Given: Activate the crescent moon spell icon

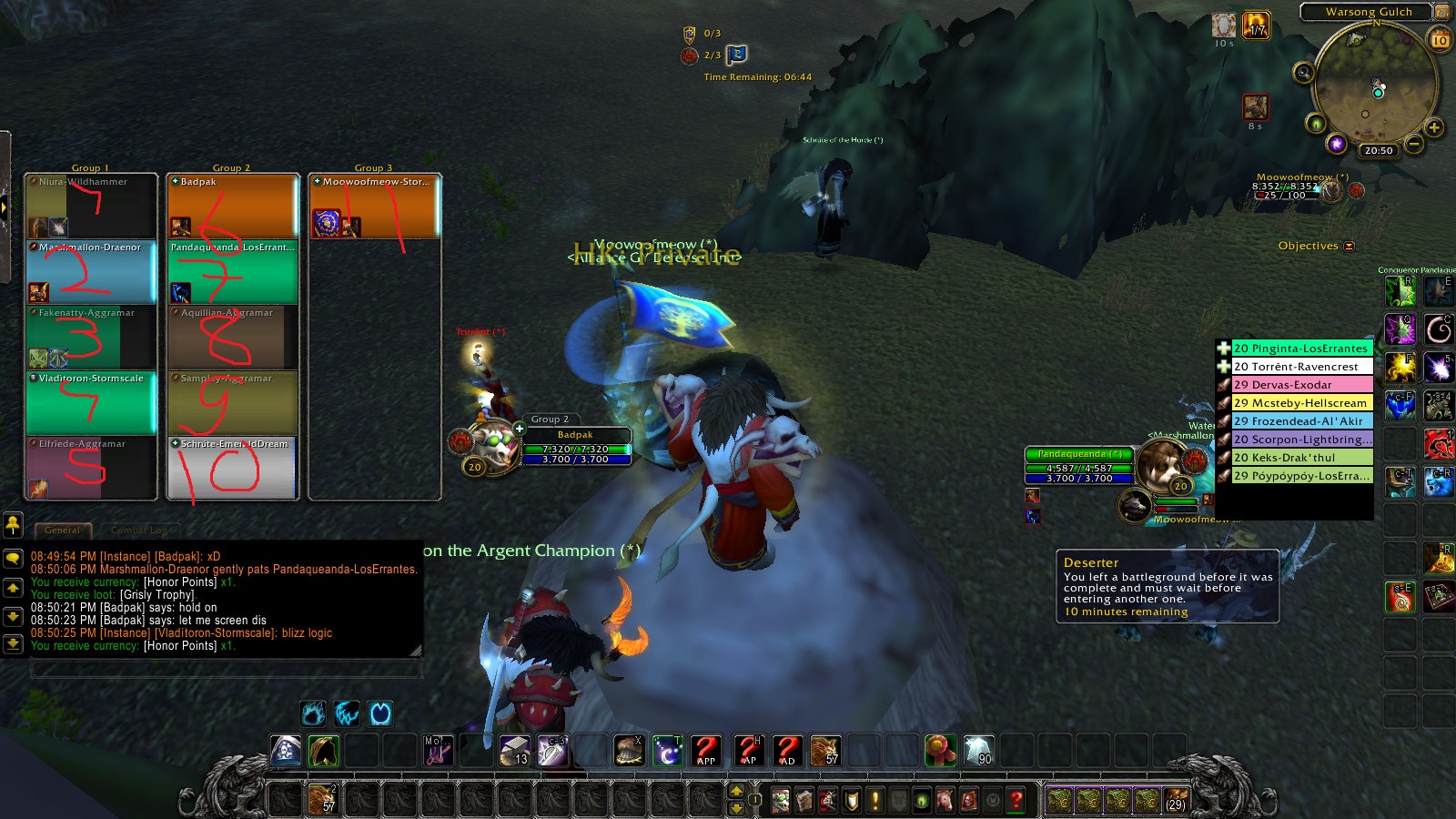Looking at the screenshot, I should [667, 750].
